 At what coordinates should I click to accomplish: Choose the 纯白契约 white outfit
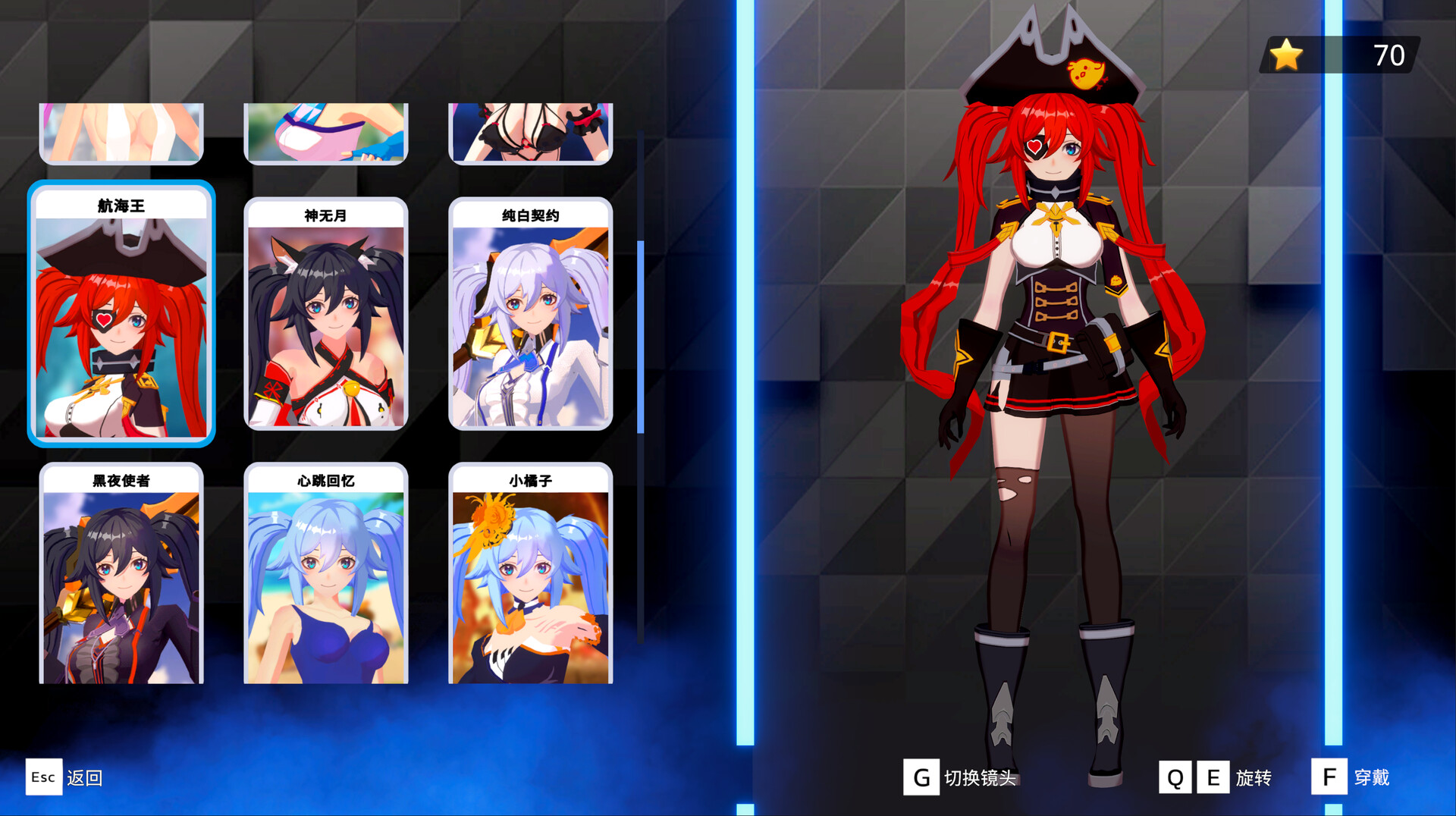pos(531,319)
